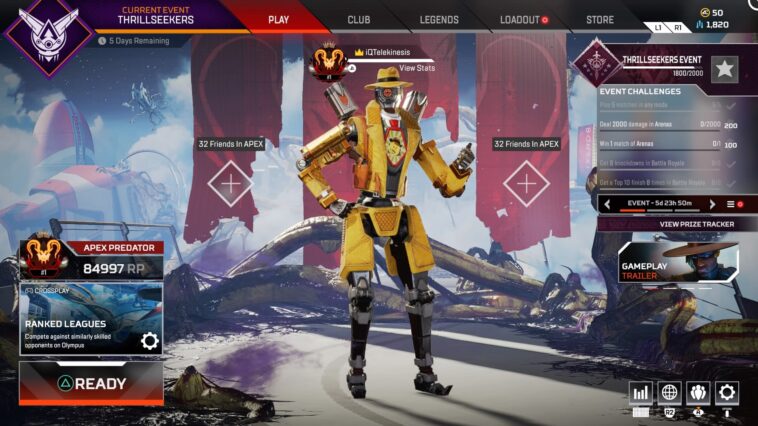View Stats for iQTelekinesis

(415, 68)
